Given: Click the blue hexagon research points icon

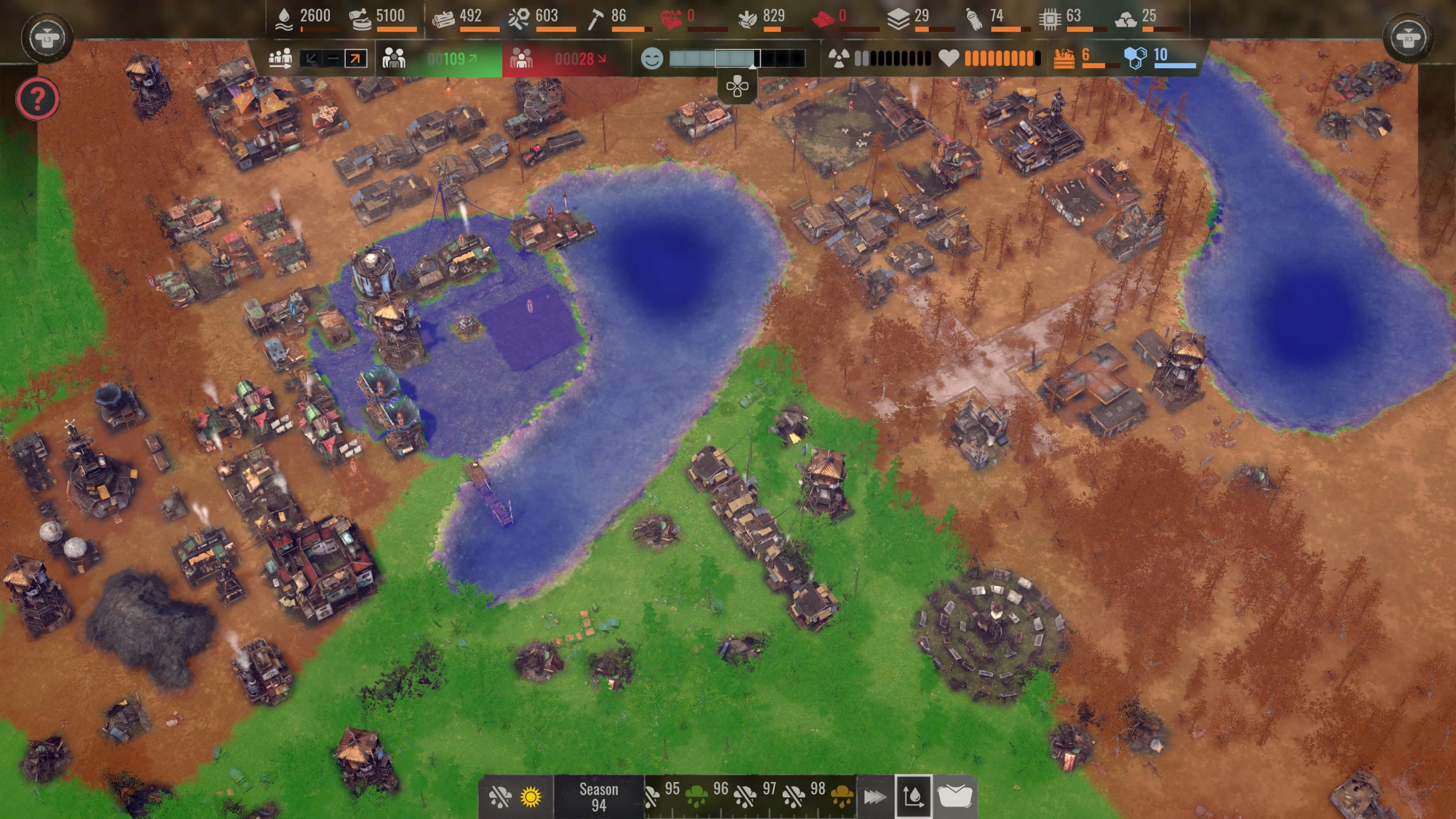Looking at the screenshot, I should tap(1135, 57).
